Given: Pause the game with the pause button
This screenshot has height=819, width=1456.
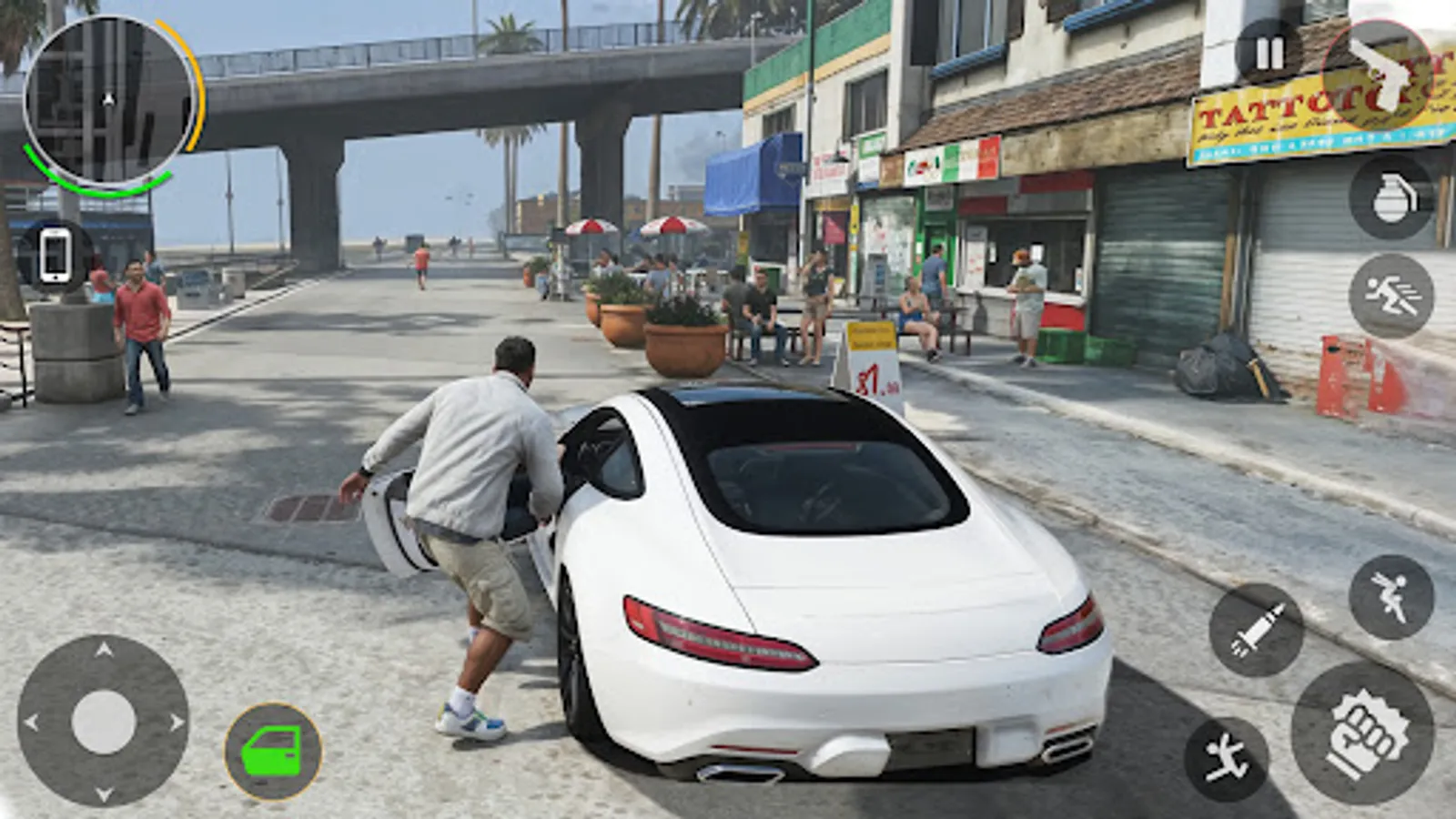Looking at the screenshot, I should pos(1266,52).
